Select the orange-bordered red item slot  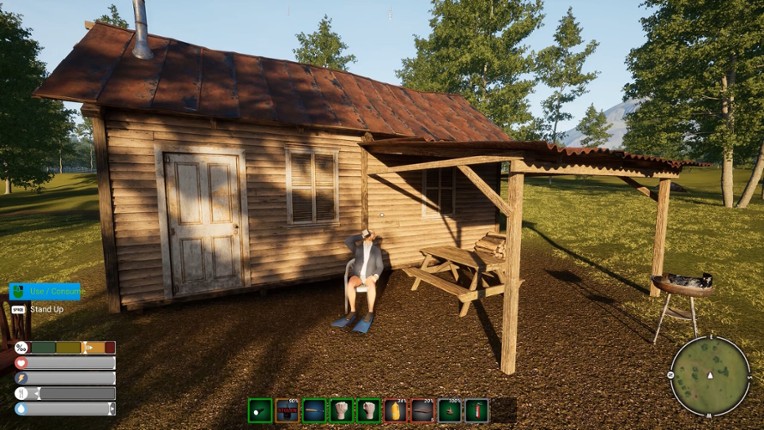click(x=287, y=410)
